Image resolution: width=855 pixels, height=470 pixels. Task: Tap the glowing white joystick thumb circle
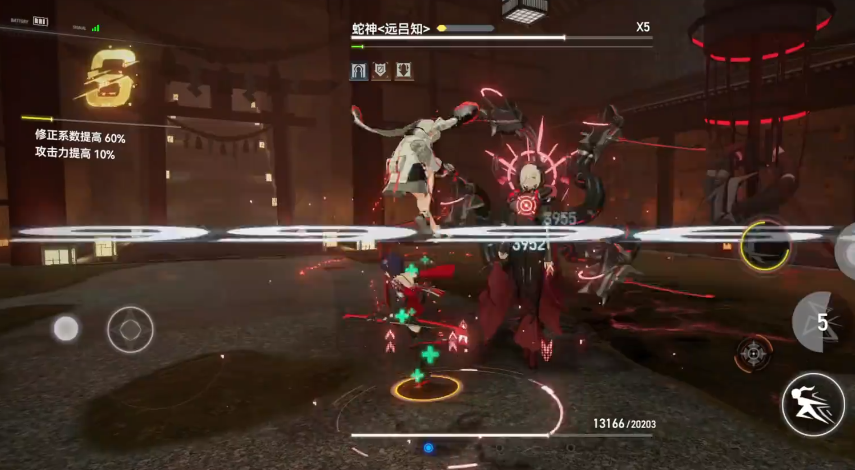(66, 328)
